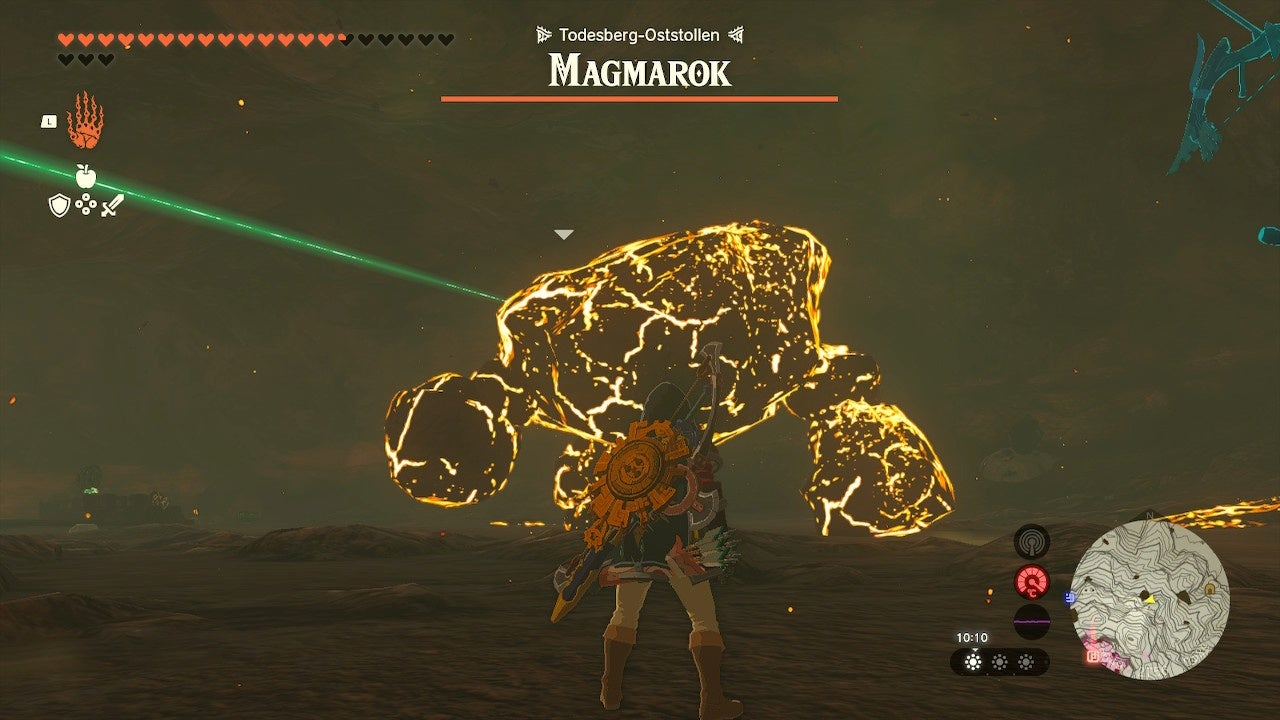Image resolution: width=1280 pixels, height=720 pixels.
Task: Click the white triangle marker above Magmarok
Action: coord(564,232)
